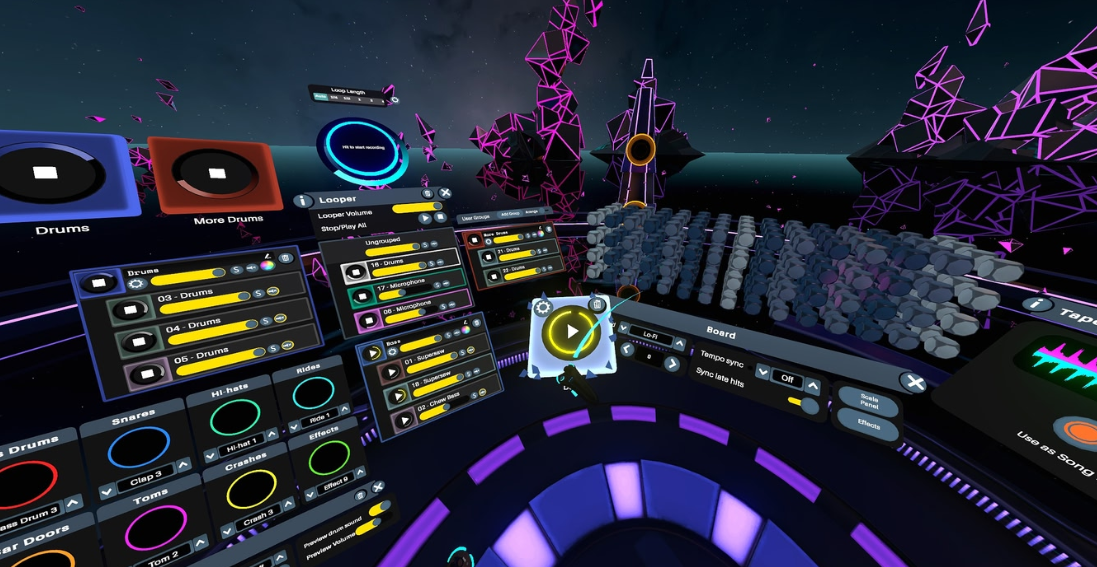Play the yellow circular loop button
Image resolution: width=1097 pixels, height=567 pixels.
pyautogui.click(x=571, y=331)
